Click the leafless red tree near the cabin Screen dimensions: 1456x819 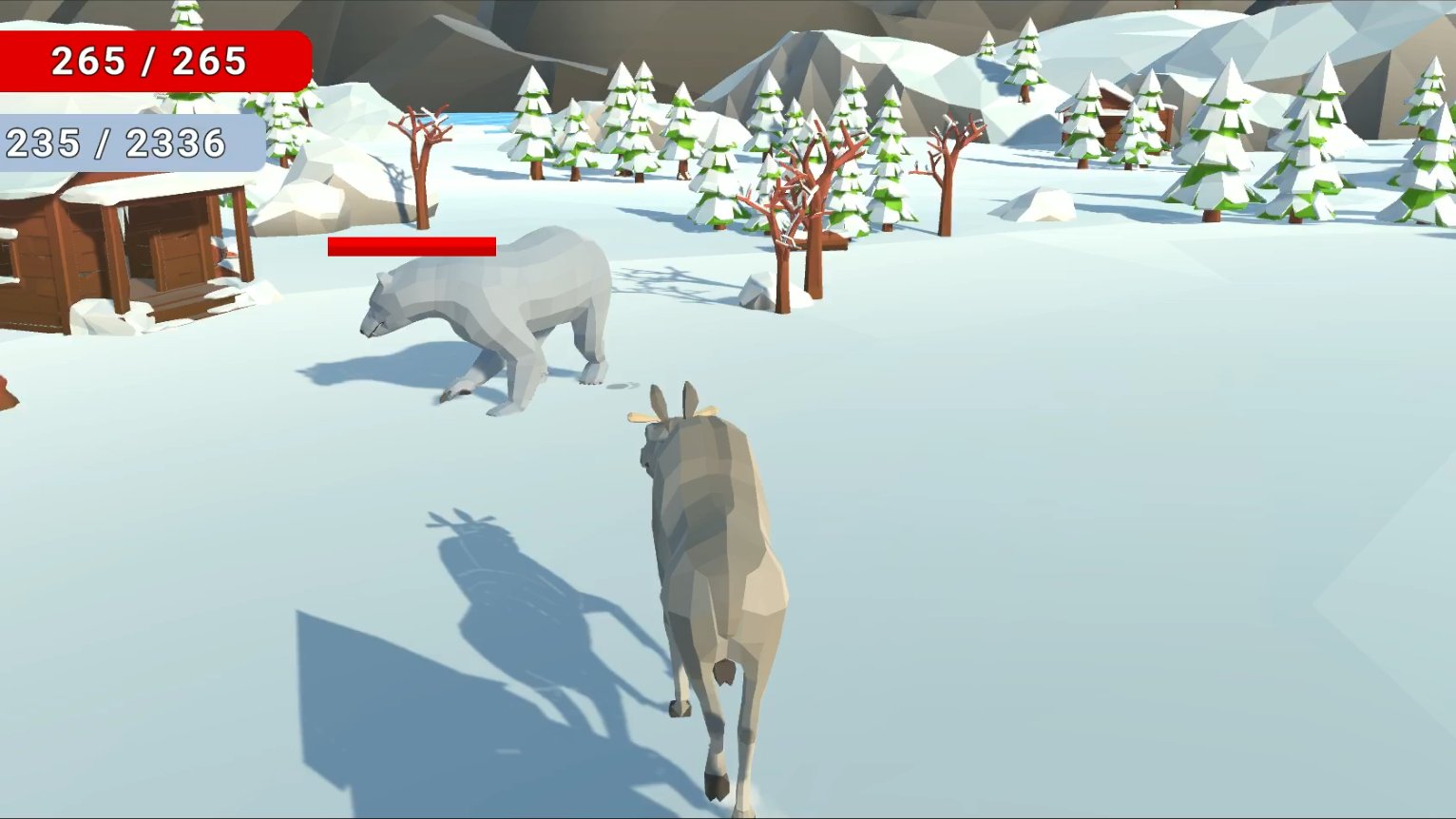[418, 171]
